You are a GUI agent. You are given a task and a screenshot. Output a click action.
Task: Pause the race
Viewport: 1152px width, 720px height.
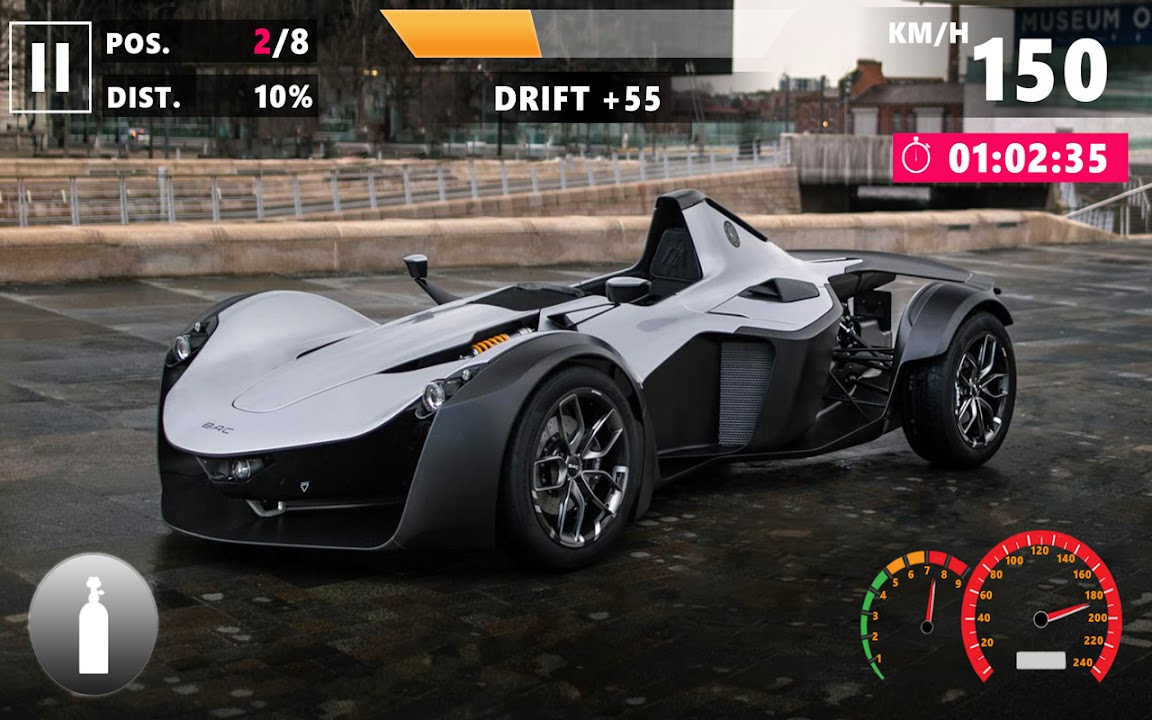point(50,67)
